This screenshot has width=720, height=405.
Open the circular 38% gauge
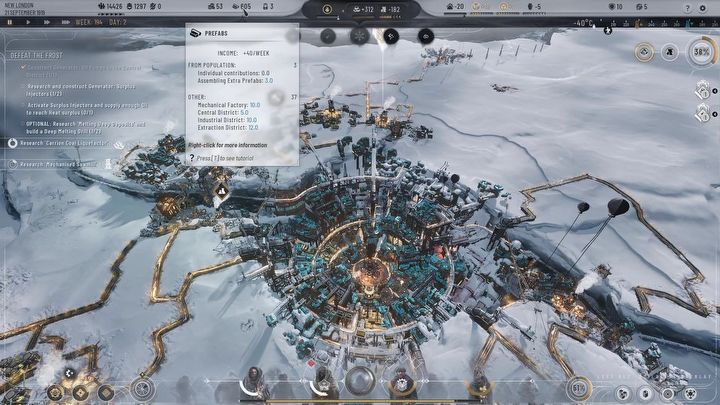pos(701,50)
